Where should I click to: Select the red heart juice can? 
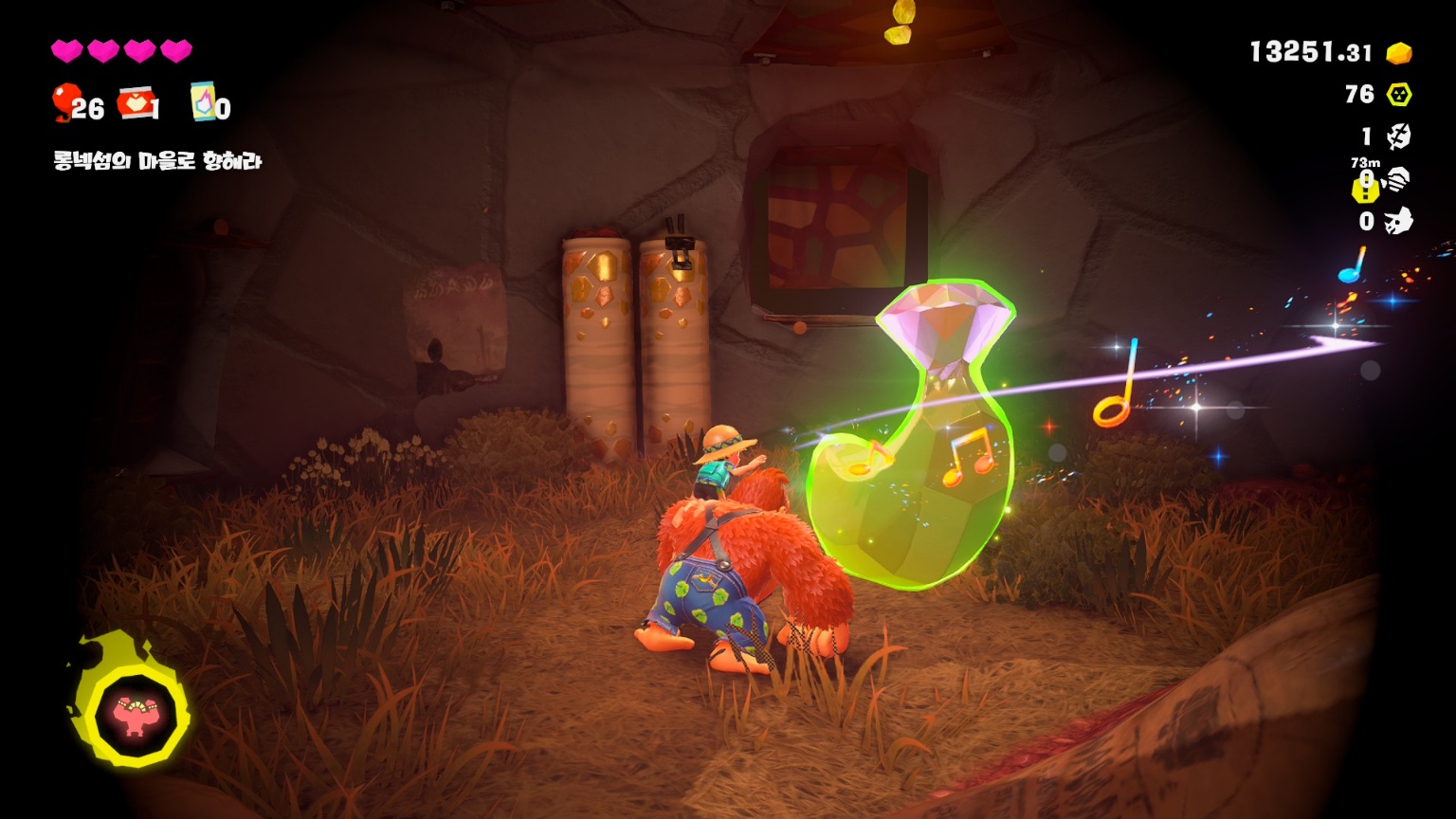(135, 102)
